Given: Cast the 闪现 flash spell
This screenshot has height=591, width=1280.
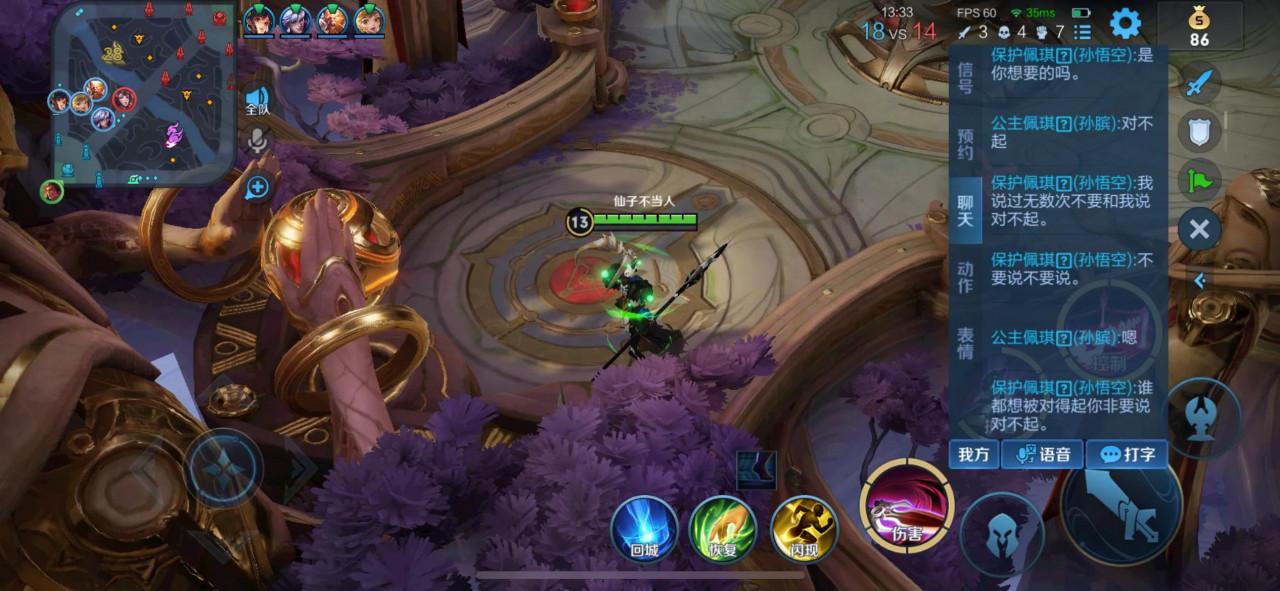Looking at the screenshot, I should [x=803, y=529].
